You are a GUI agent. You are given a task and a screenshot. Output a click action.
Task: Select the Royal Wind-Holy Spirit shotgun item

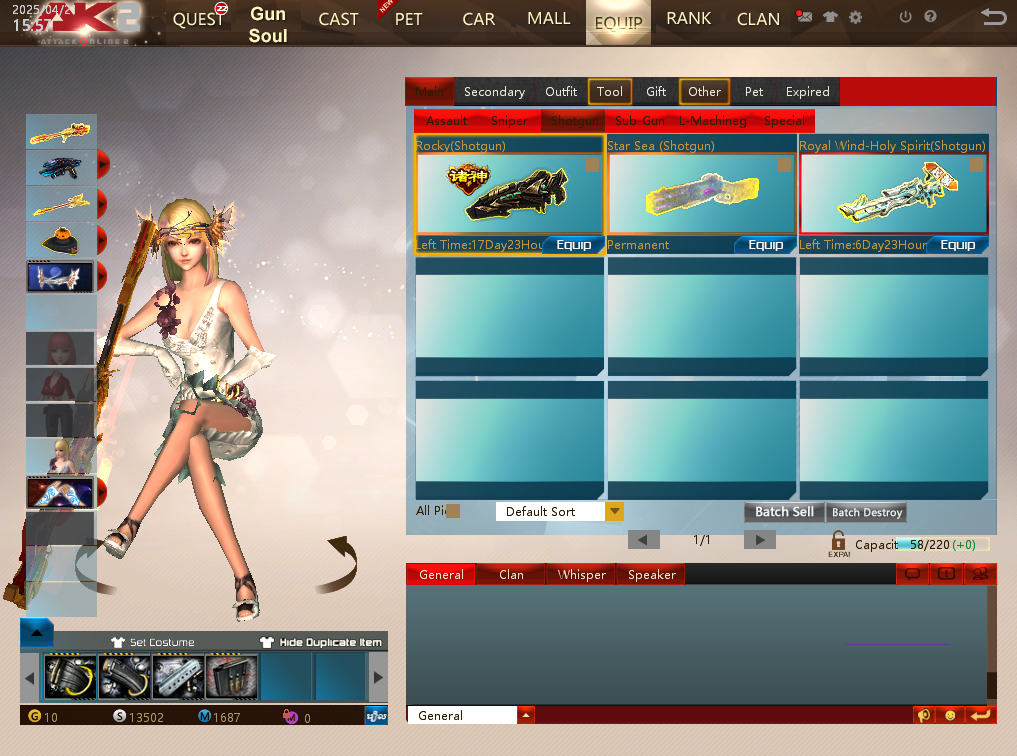[x=893, y=194]
